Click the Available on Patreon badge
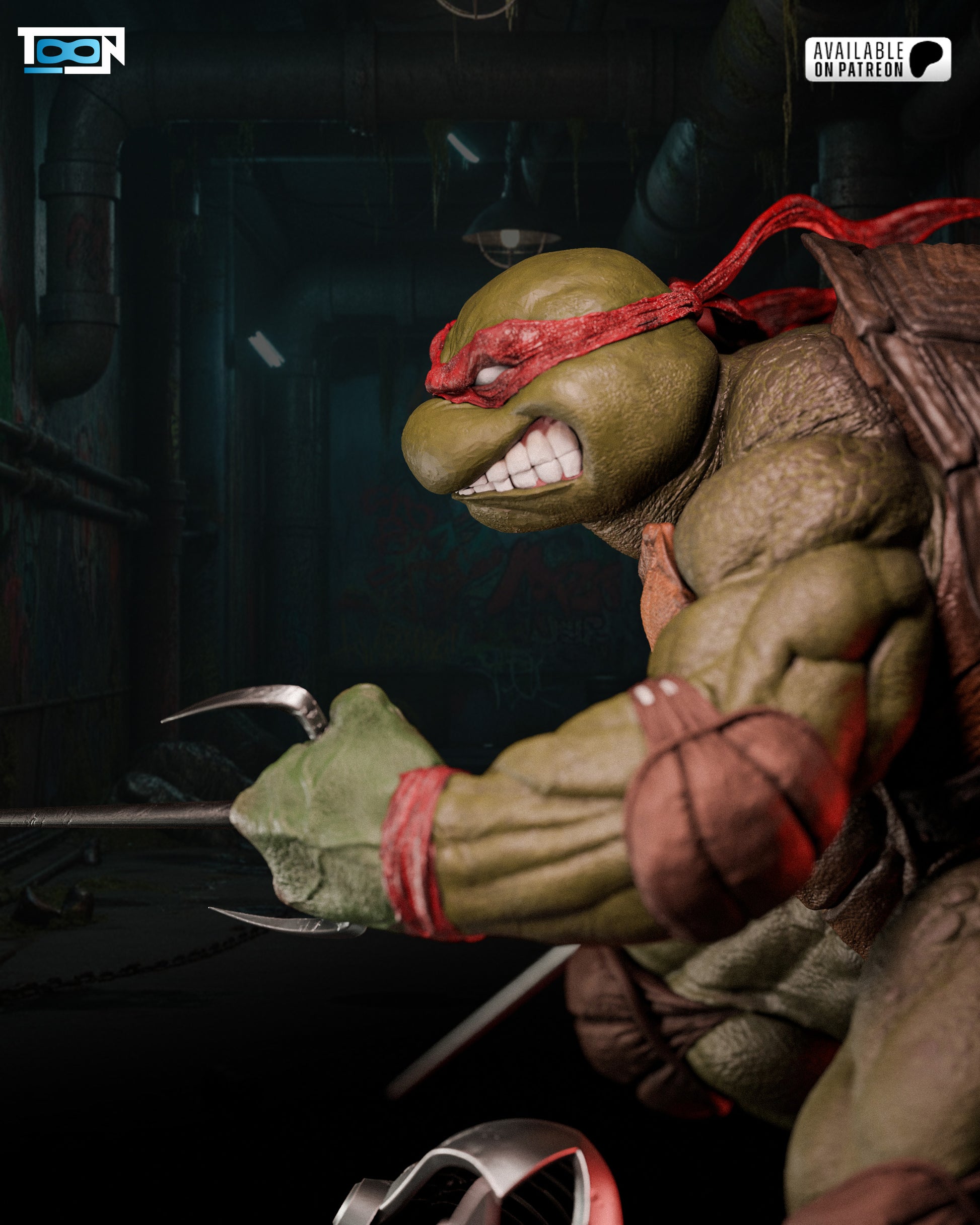This screenshot has height=1225, width=980. [877, 59]
